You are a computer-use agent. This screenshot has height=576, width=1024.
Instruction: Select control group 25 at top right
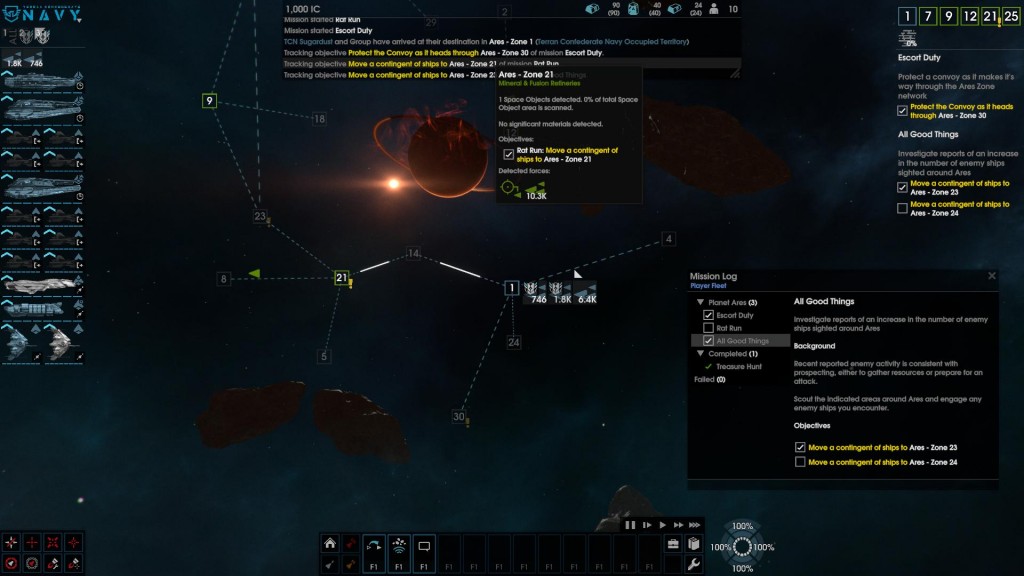click(1011, 16)
